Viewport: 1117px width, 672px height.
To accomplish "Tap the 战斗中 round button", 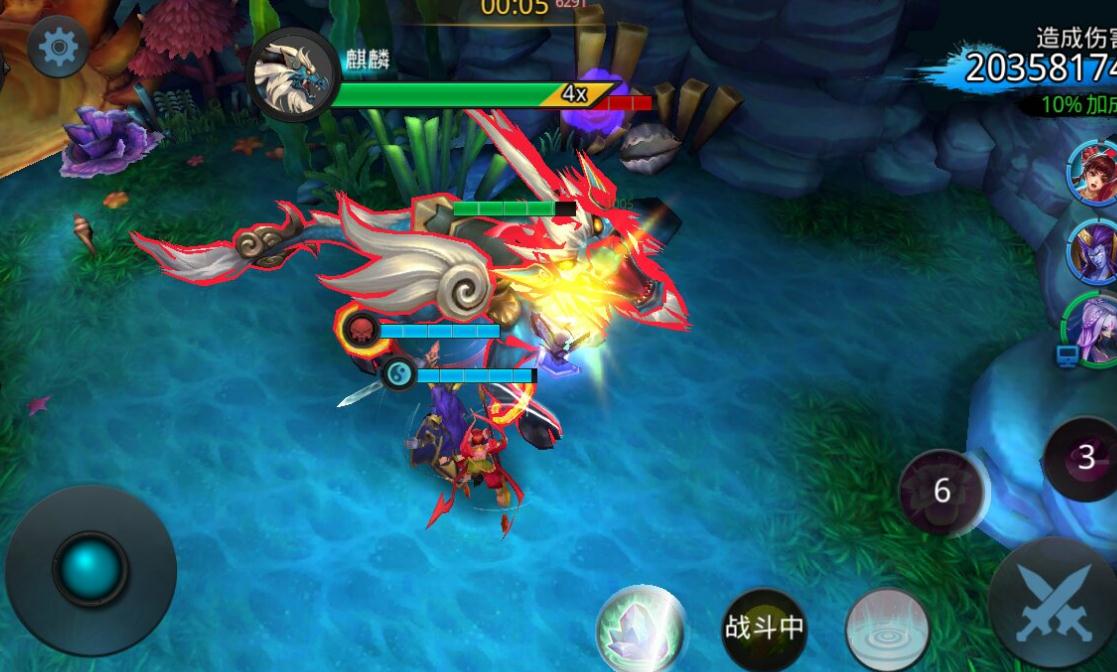I will pyautogui.click(x=764, y=628).
